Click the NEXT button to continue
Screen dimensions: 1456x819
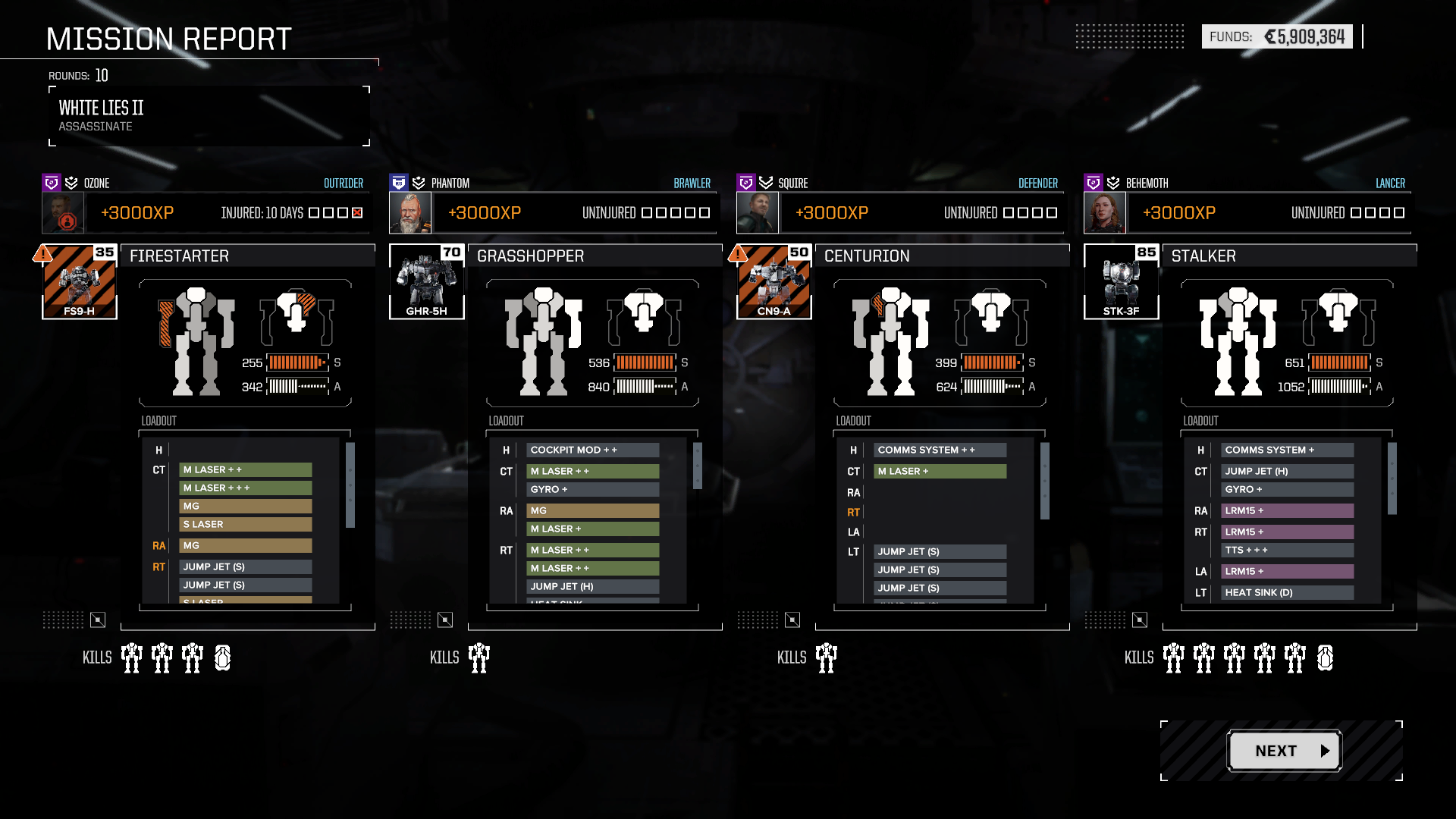pos(1285,751)
